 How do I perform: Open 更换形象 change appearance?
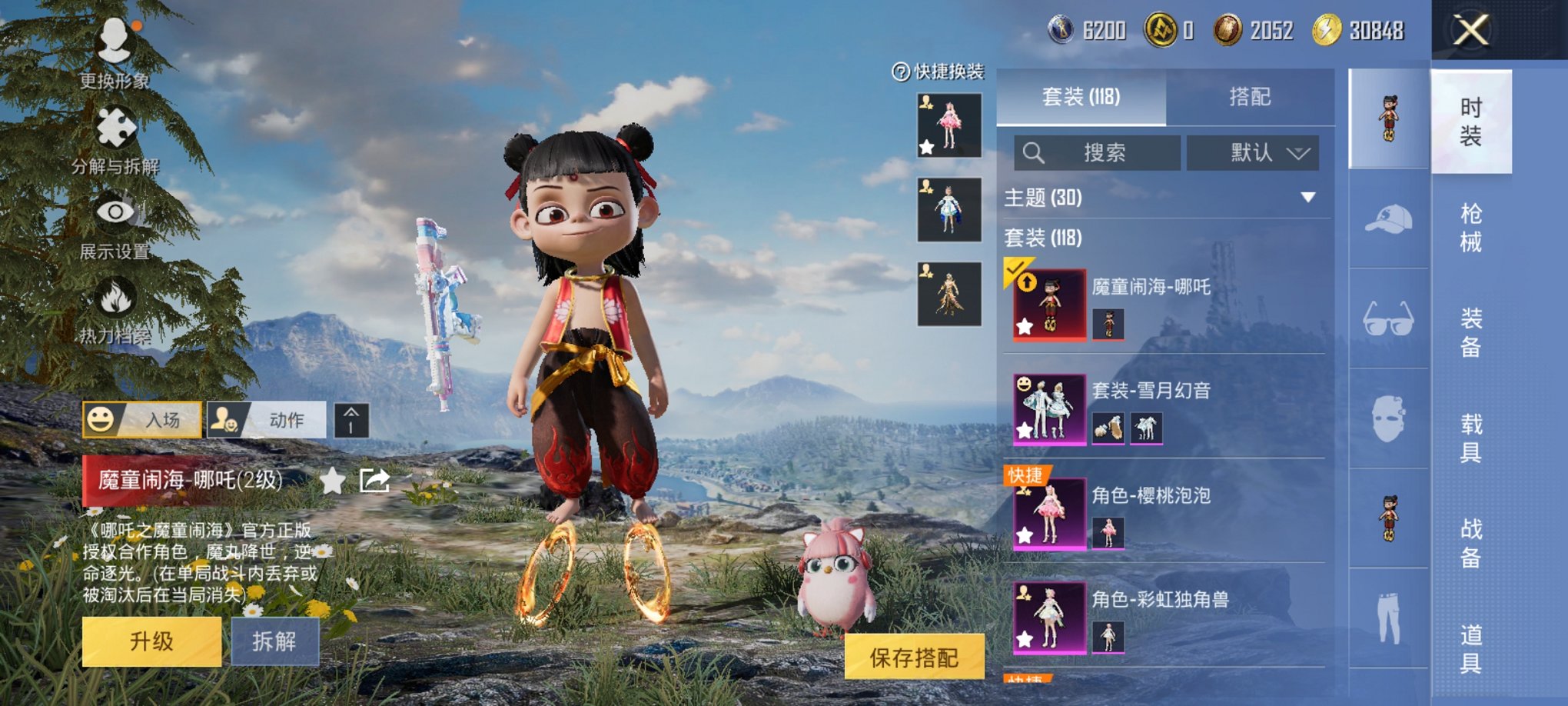[x=115, y=50]
